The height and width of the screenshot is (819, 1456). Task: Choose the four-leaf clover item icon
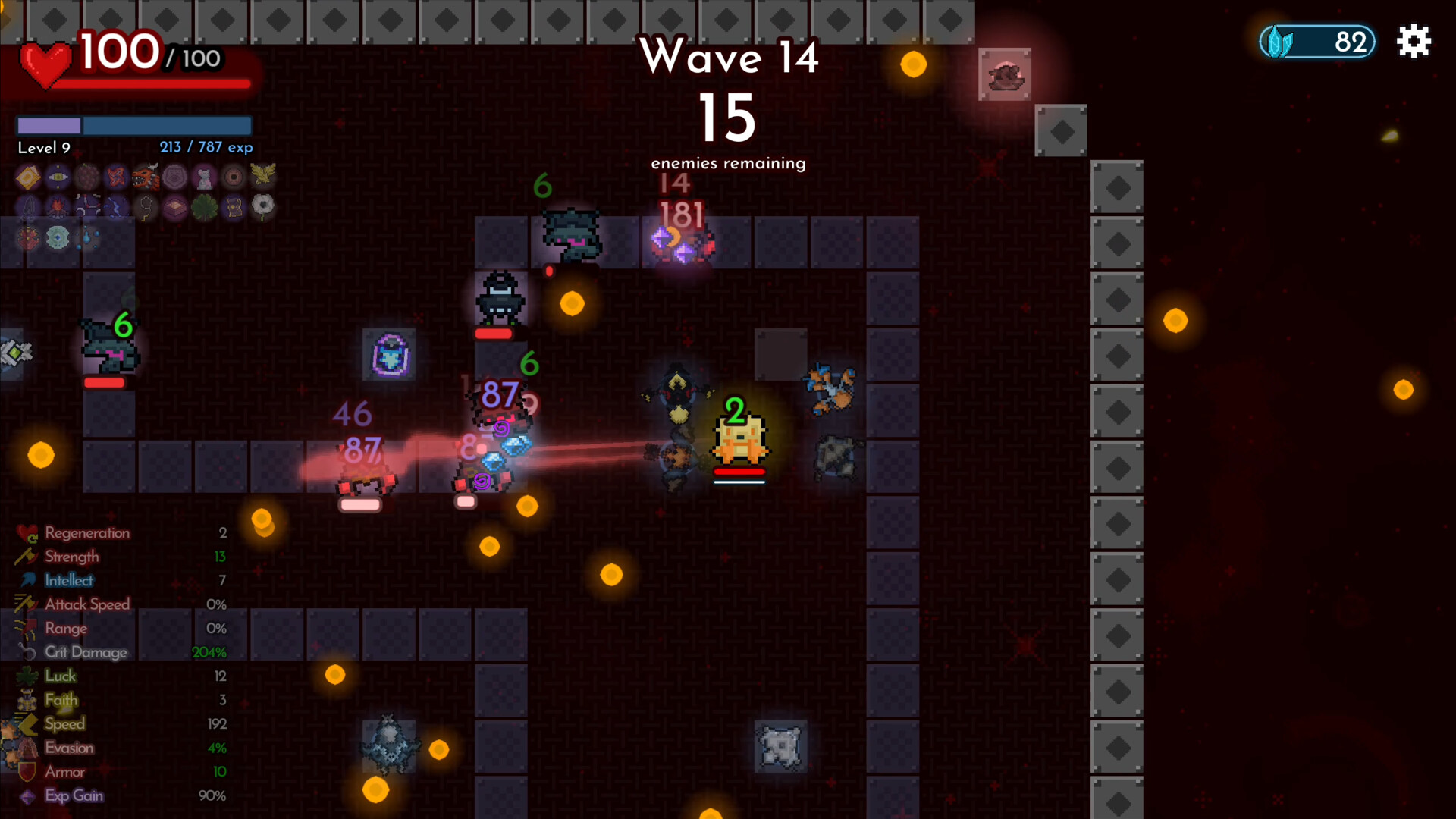204,207
